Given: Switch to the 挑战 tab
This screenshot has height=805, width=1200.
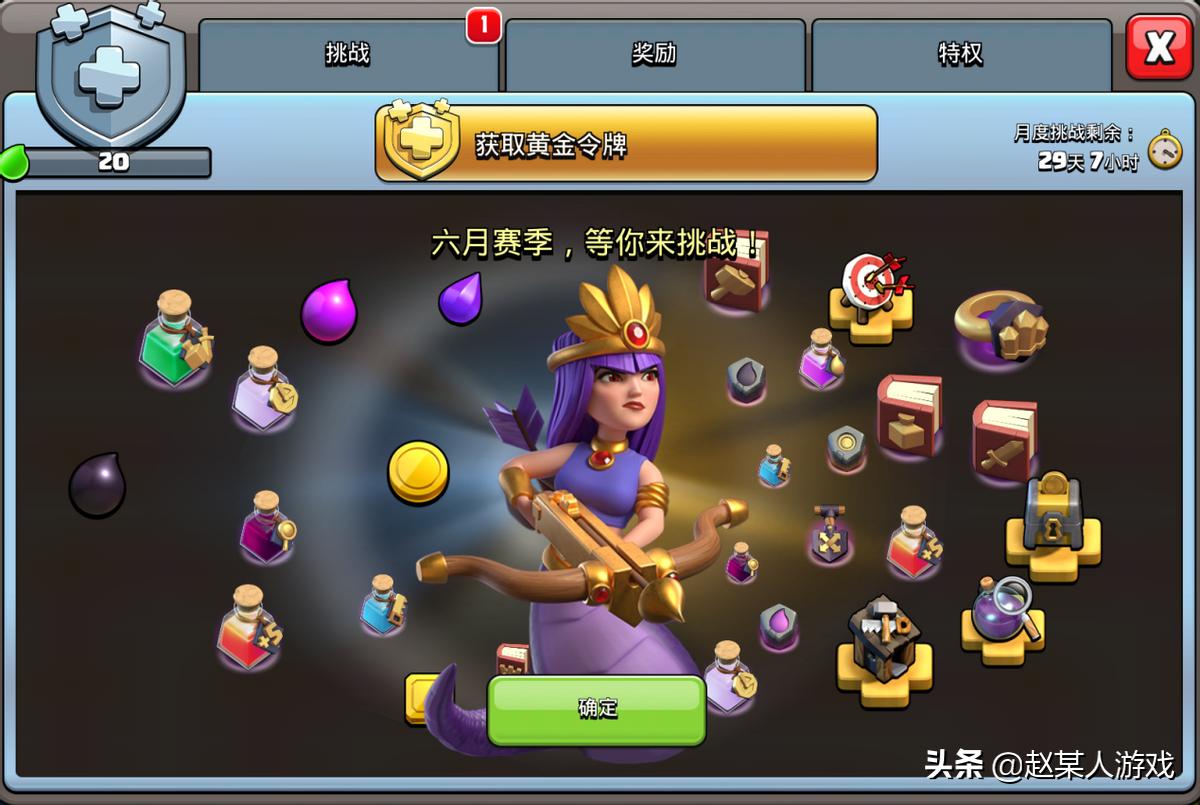Looking at the screenshot, I should [348, 55].
